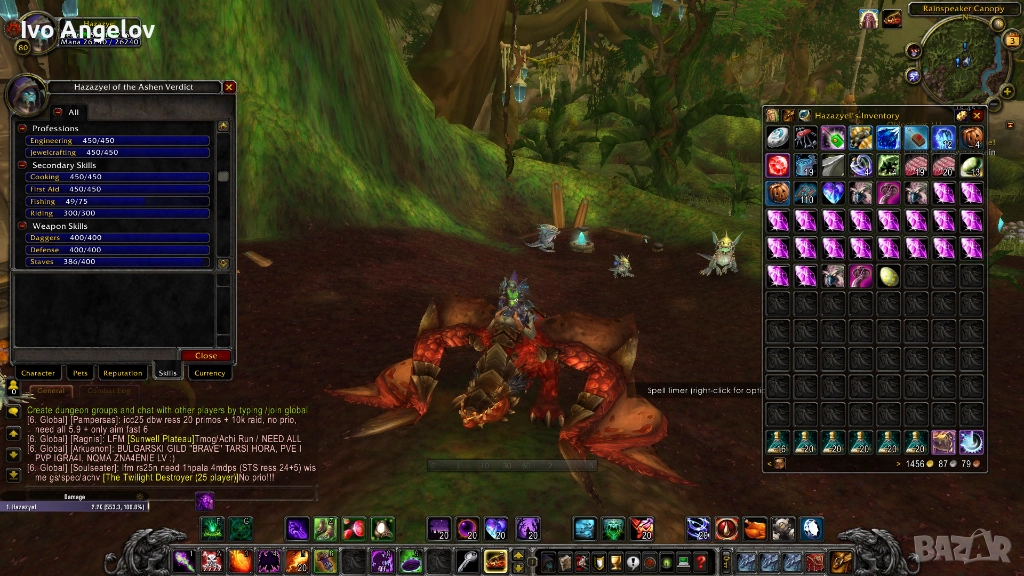The width and height of the screenshot is (1024, 576).
Task: Close Hazazyel's Inventory window
Action: tap(977, 115)
